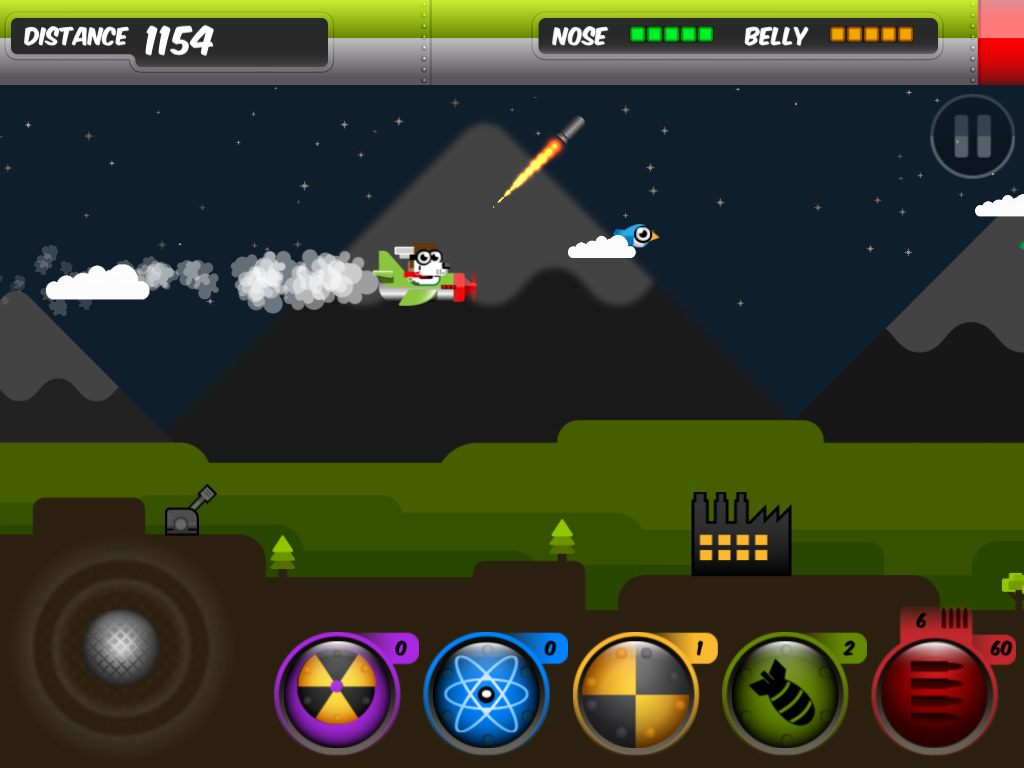Fire the purple radiation nuke weapon
The width and height of the screenshot is (1024, 768).
pyautogui.click(x=336, y=688)
